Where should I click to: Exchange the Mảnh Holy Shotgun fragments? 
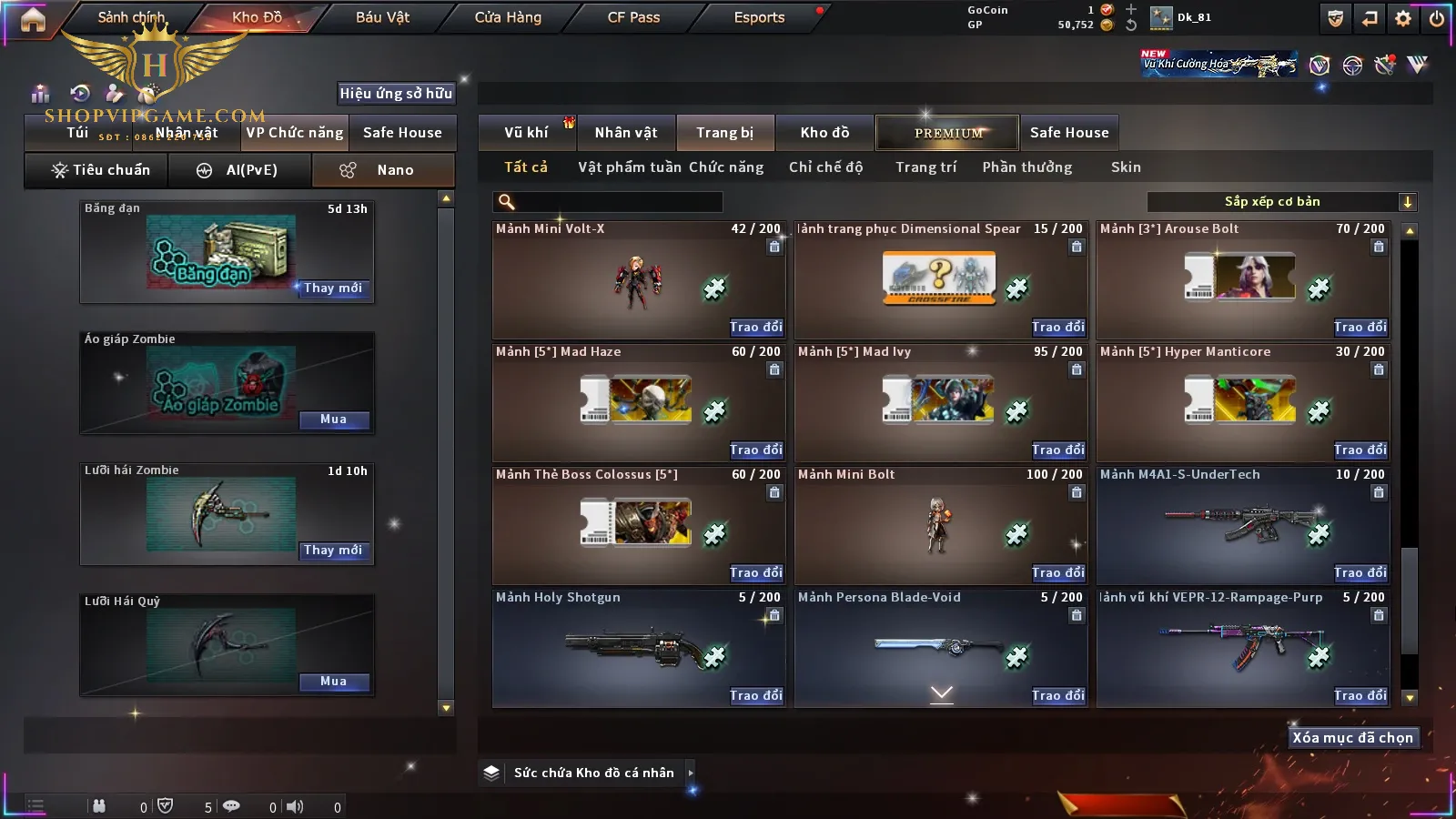click(755, 695)
